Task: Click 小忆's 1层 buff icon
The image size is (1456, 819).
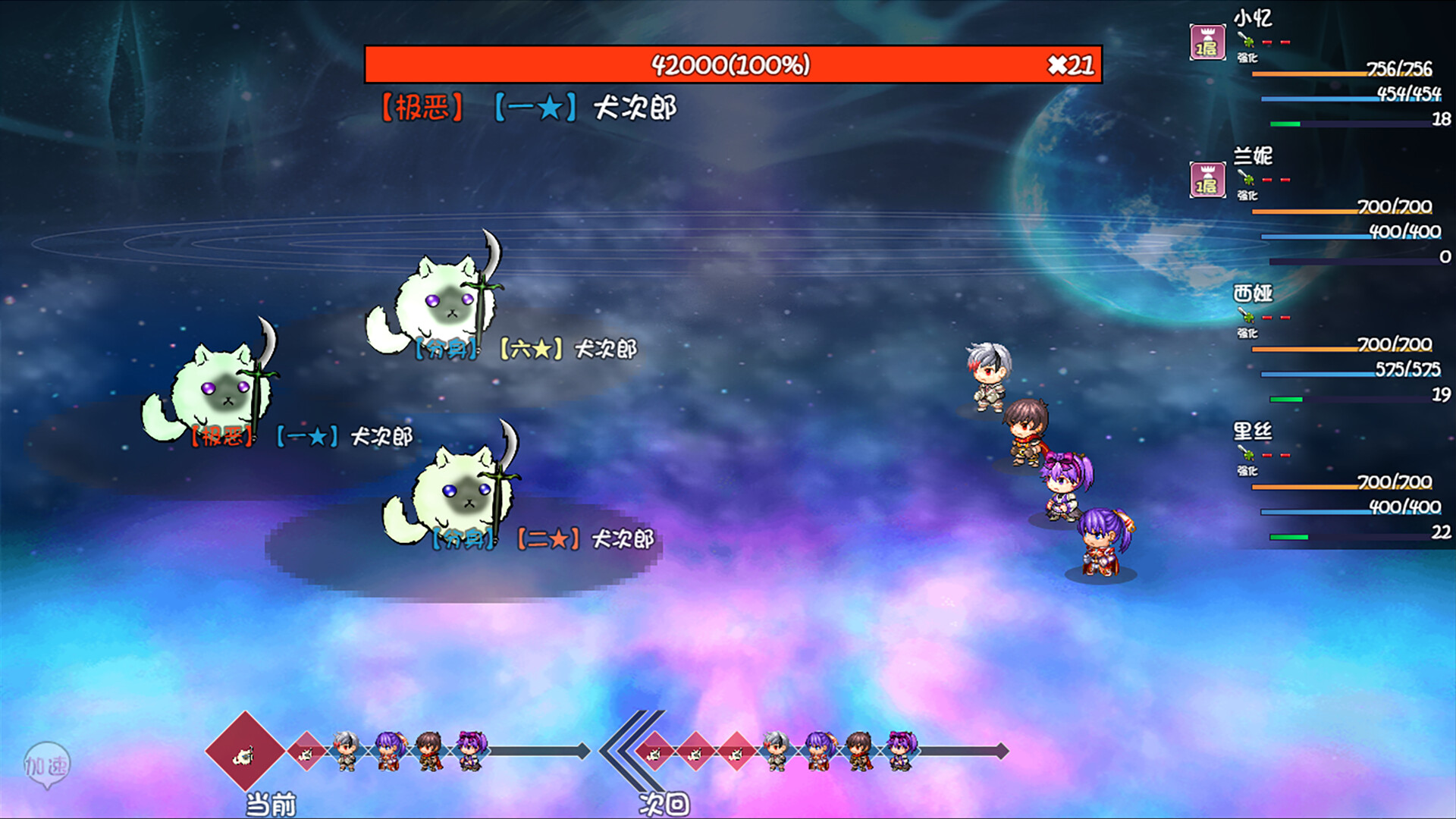Action: click(1208, 43)
